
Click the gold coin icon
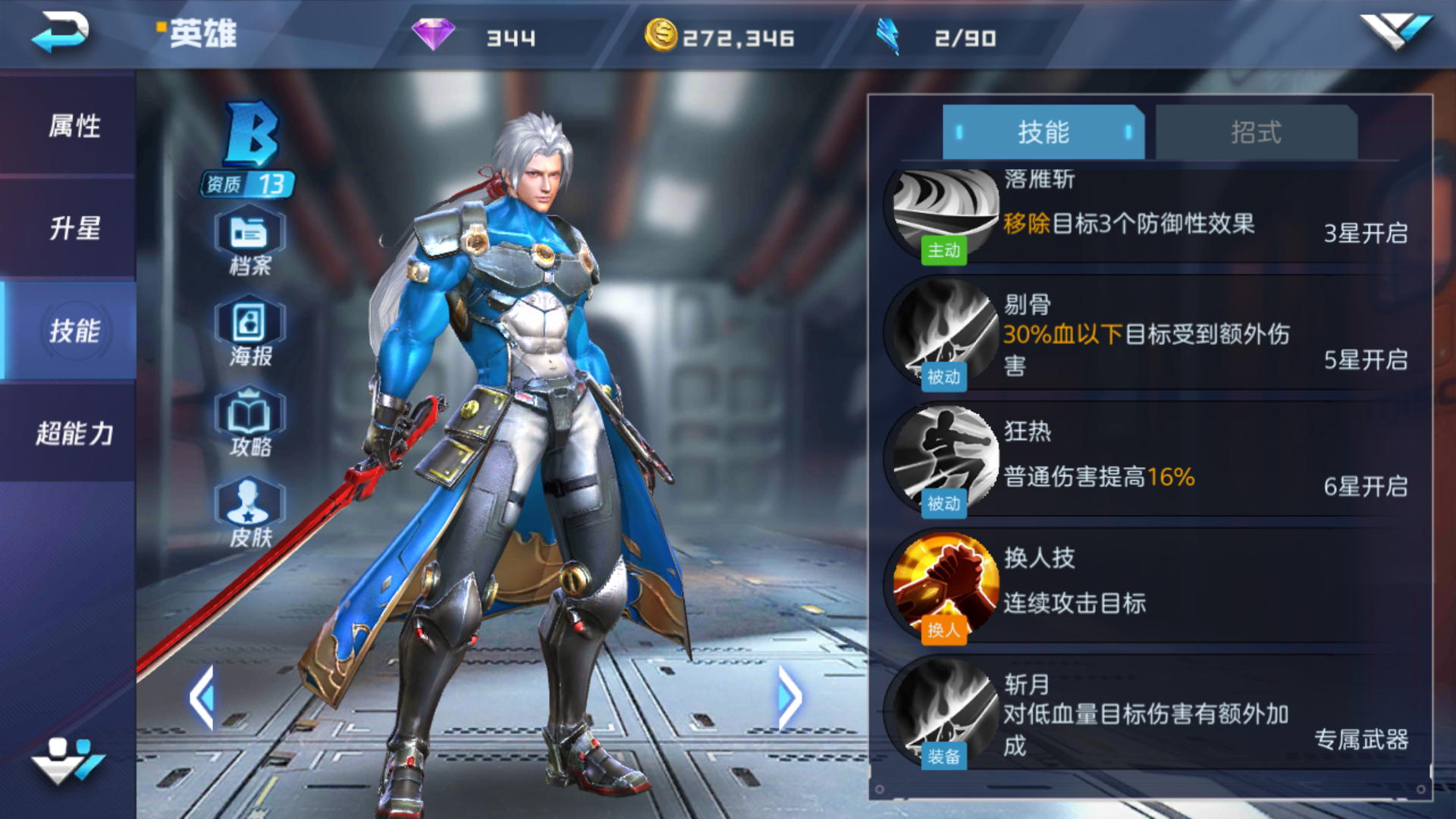(x=660, y=34)
